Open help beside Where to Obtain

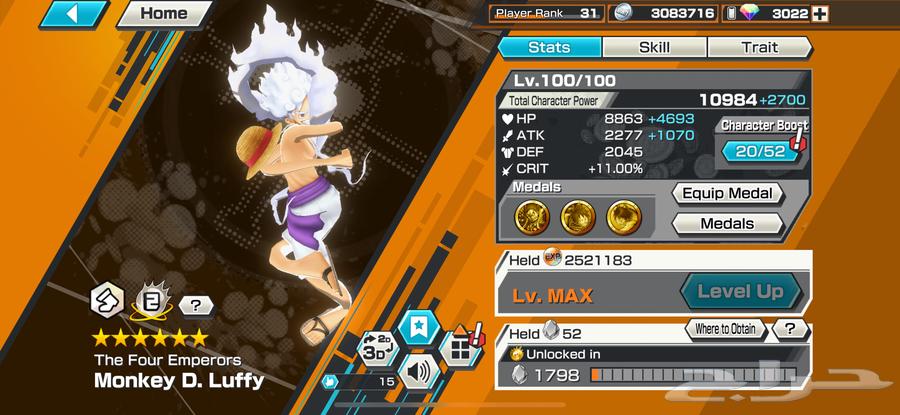790,329
